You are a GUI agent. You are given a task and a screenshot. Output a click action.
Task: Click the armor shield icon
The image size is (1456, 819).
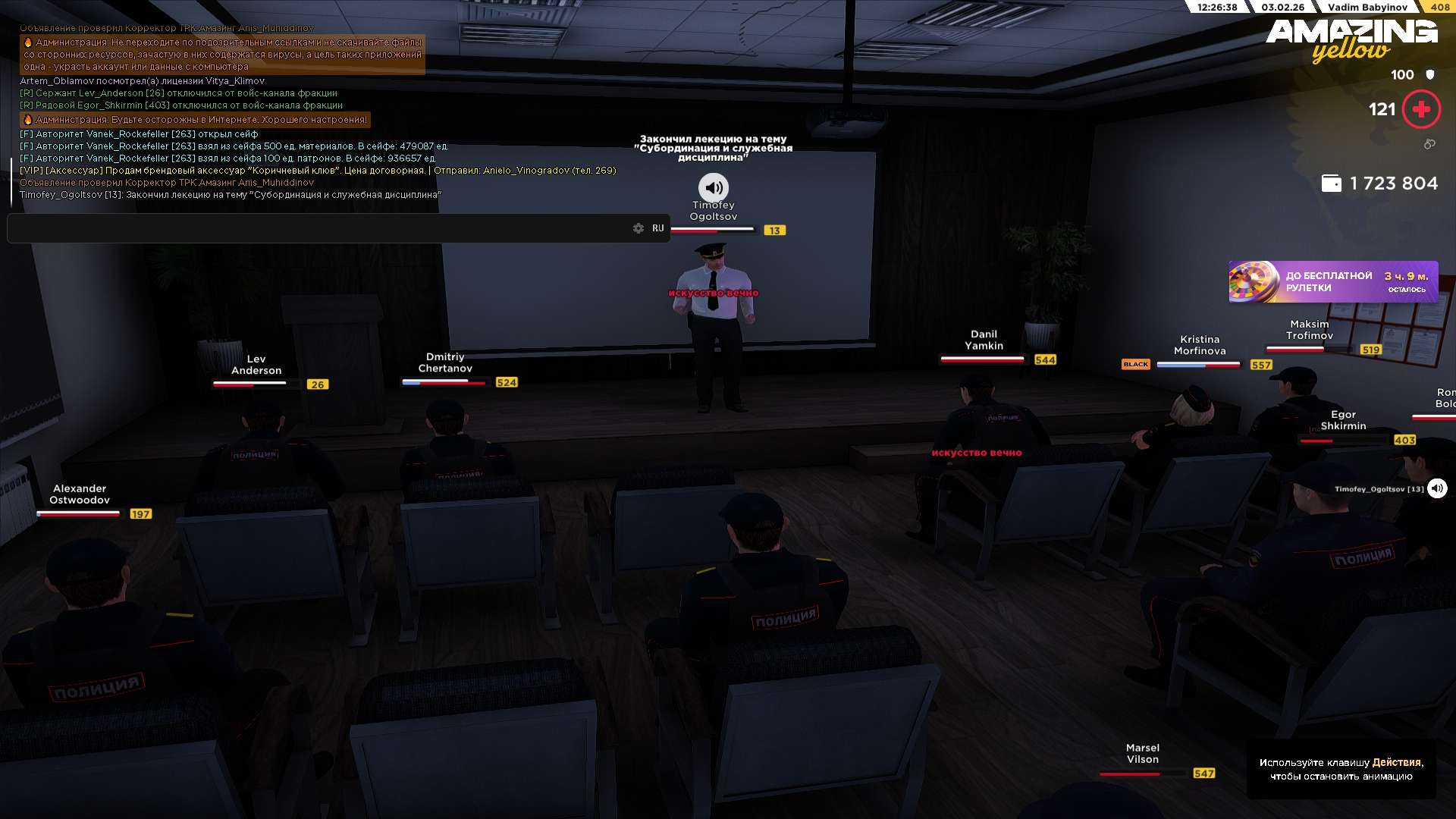[1430, 75]
